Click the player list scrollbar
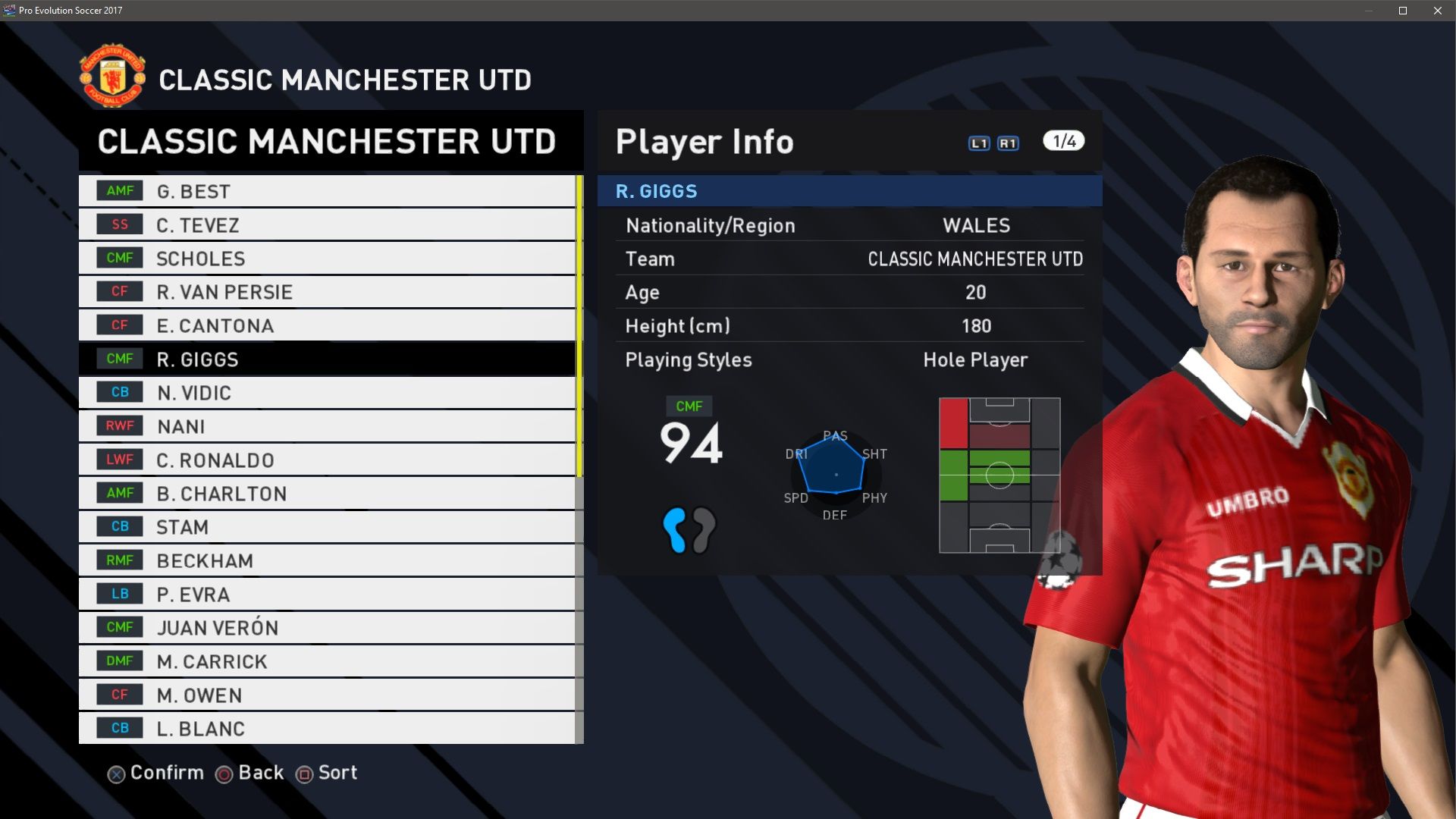The height and width of the screenshot is (819, 1456). pyautogui.click(x=579, y=326)
